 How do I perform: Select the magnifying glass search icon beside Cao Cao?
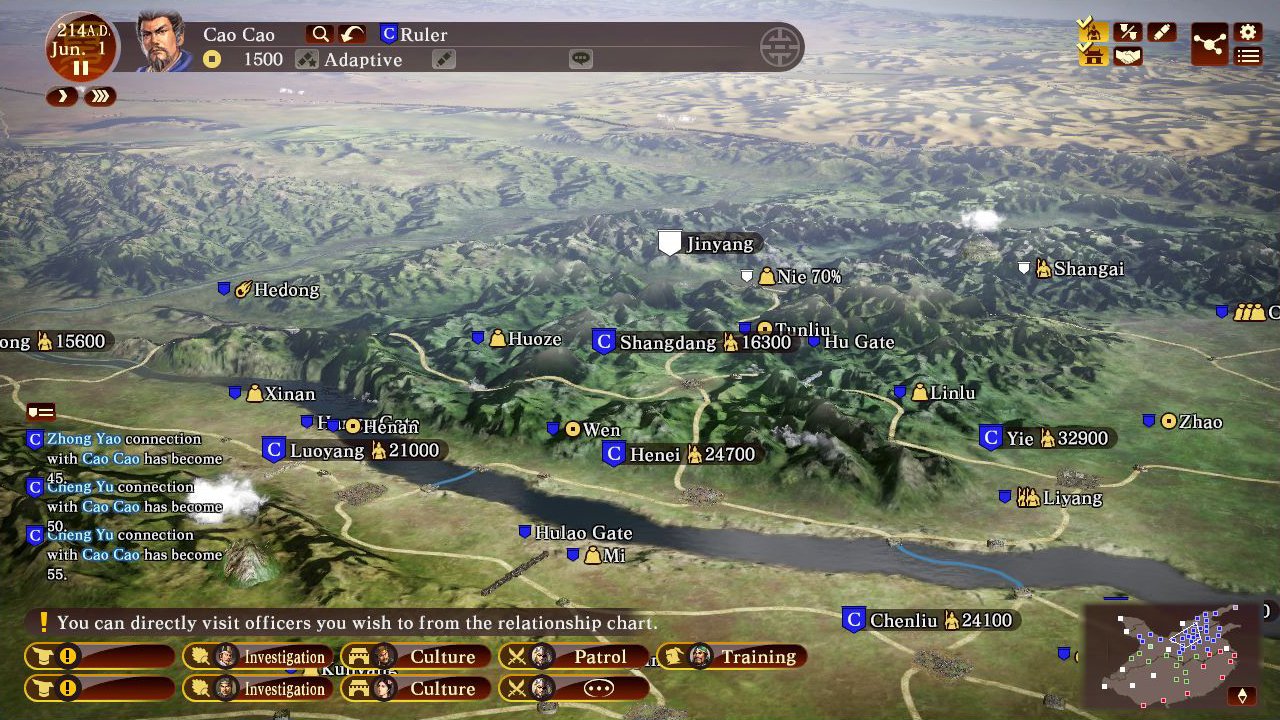322,33
